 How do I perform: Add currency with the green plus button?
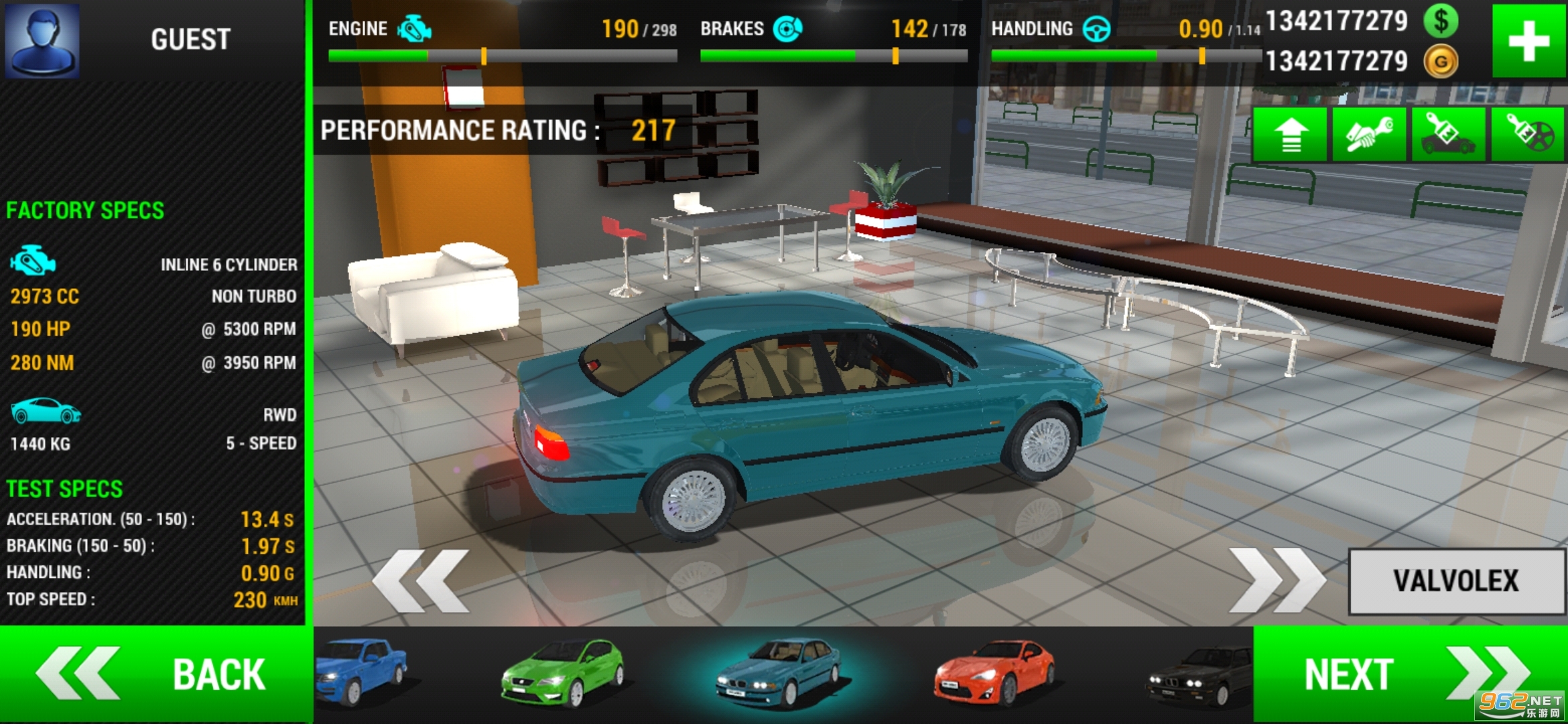click(1528, 41)
